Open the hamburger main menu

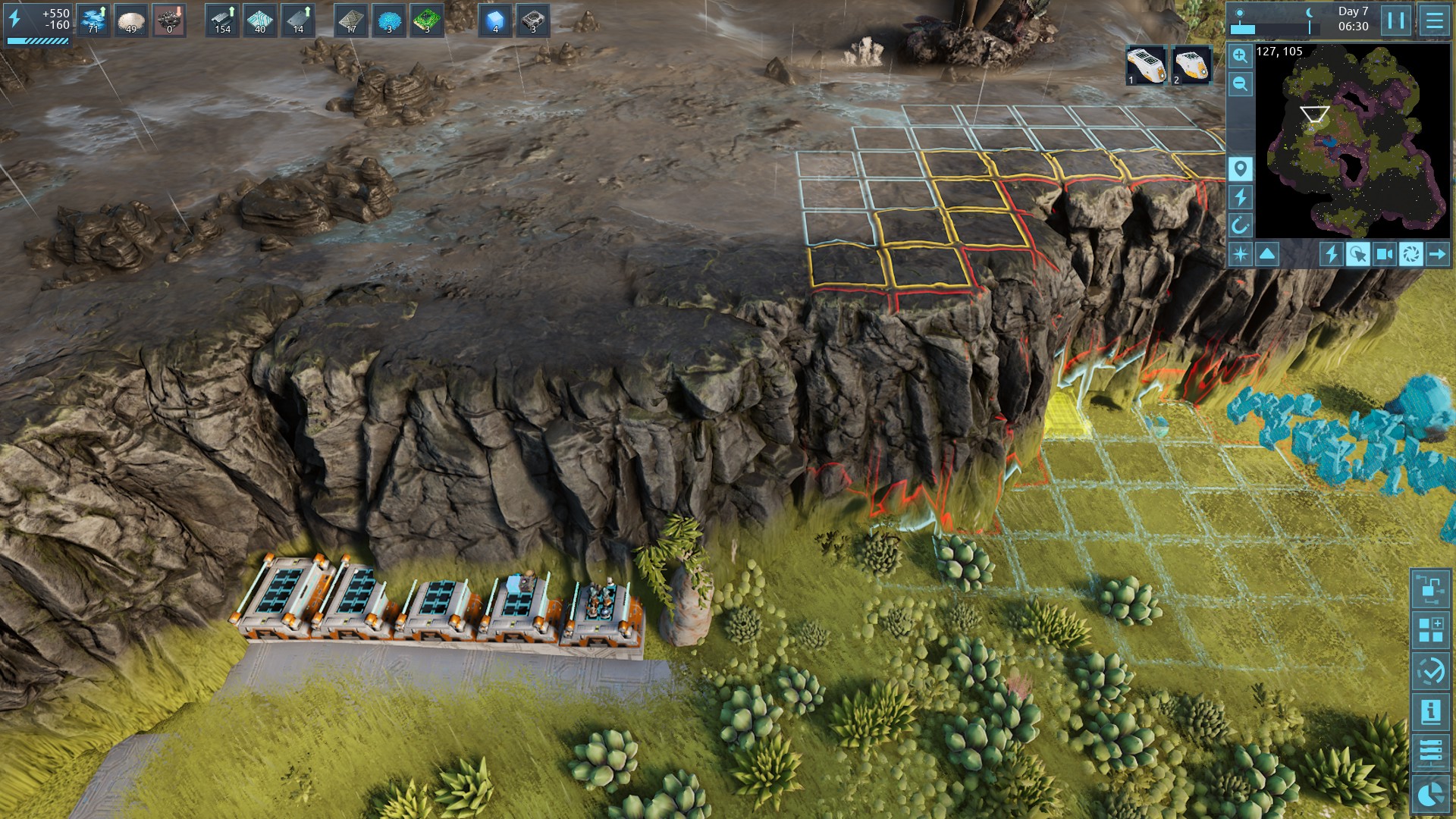[1434, 20]
